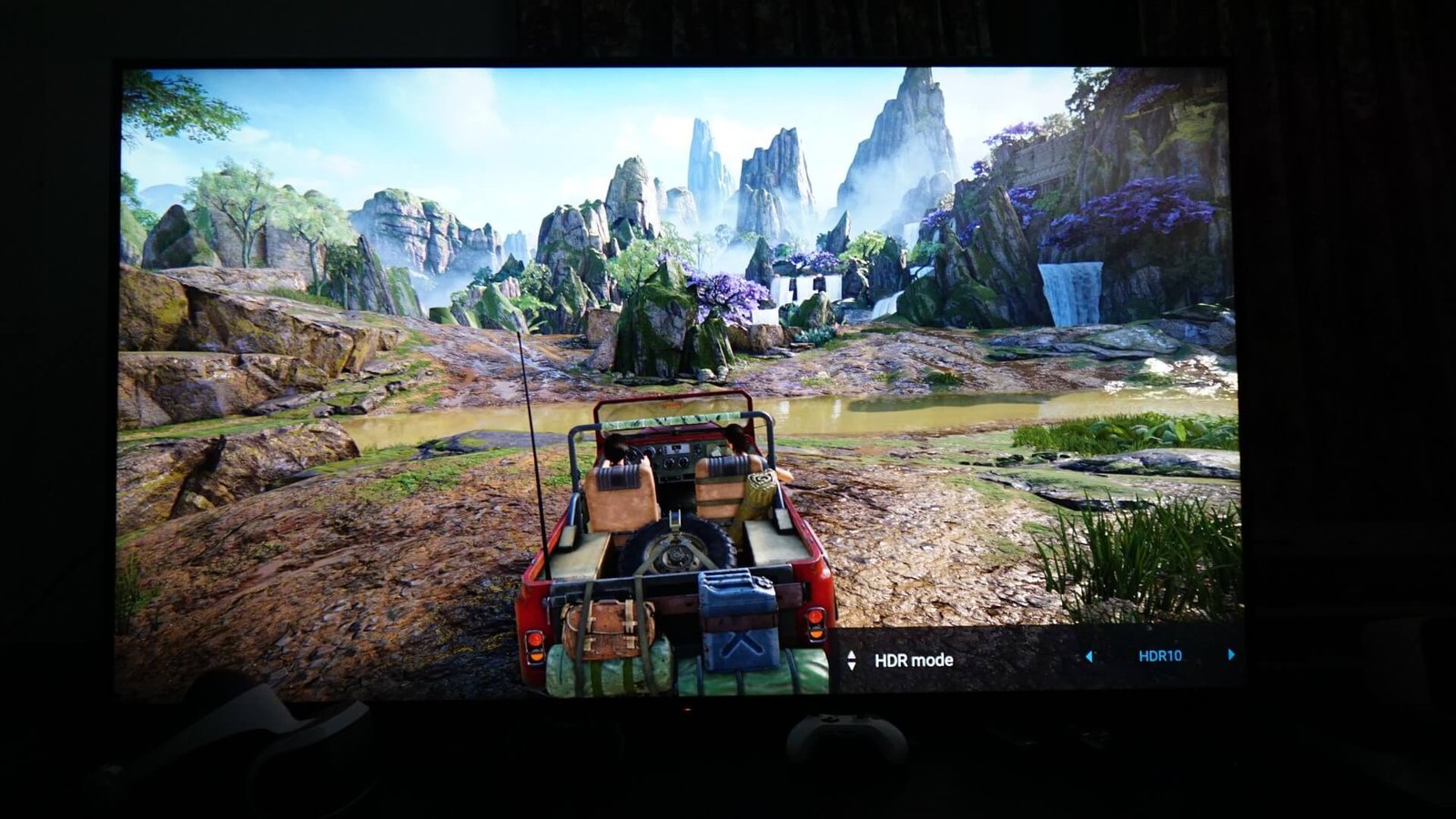Click the right arrow beside HDR10
This screenshot has width=1456, height=819.
point(1231,654)
